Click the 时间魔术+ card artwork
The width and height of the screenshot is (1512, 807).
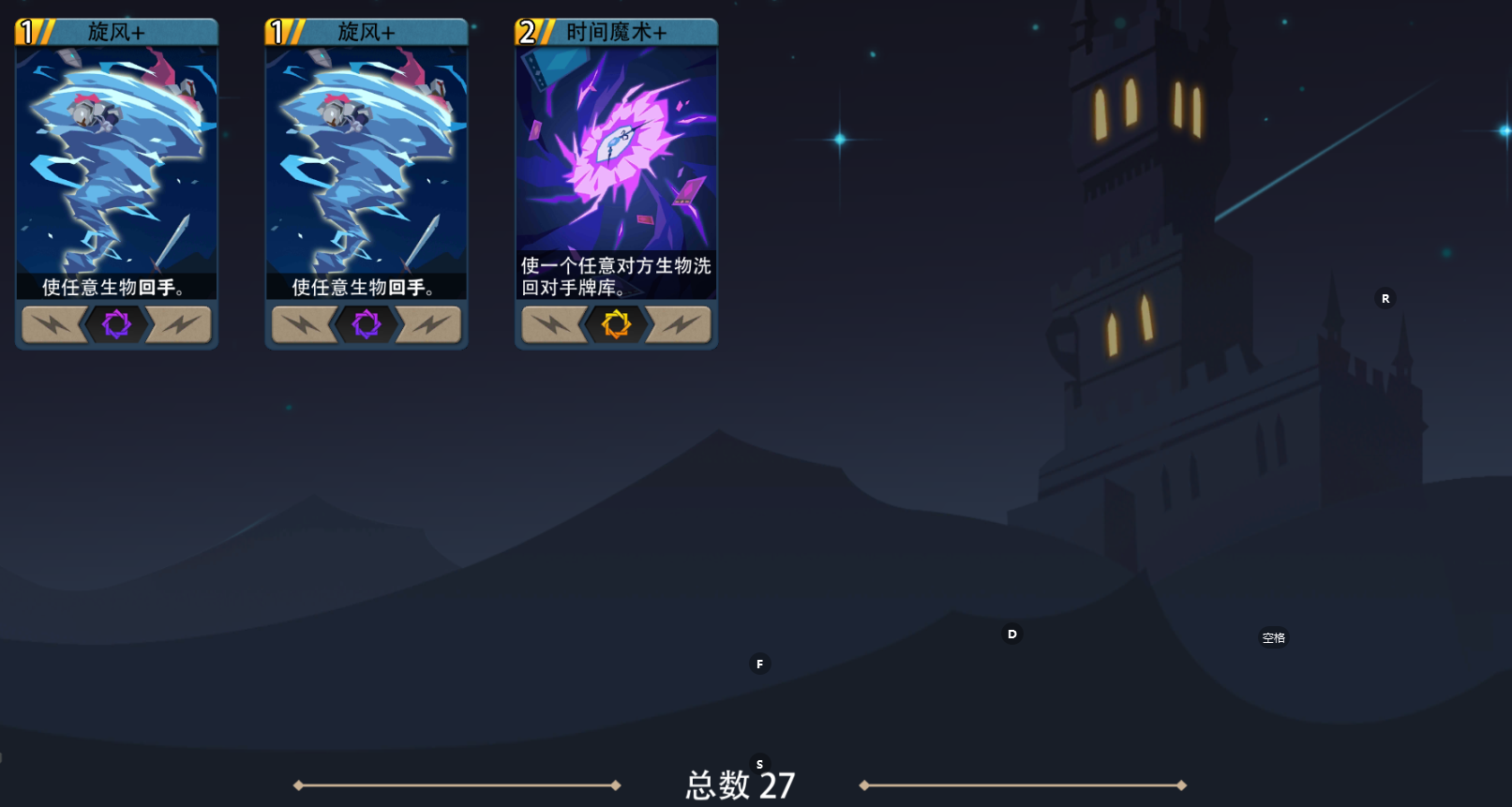(615, 150)
